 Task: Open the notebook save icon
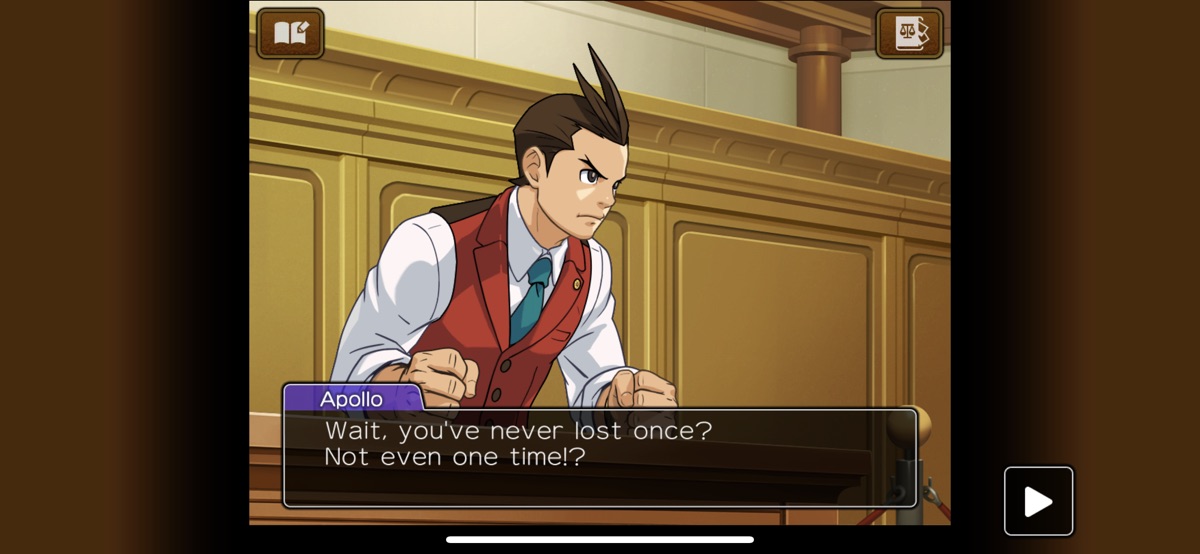coord(290,34)
